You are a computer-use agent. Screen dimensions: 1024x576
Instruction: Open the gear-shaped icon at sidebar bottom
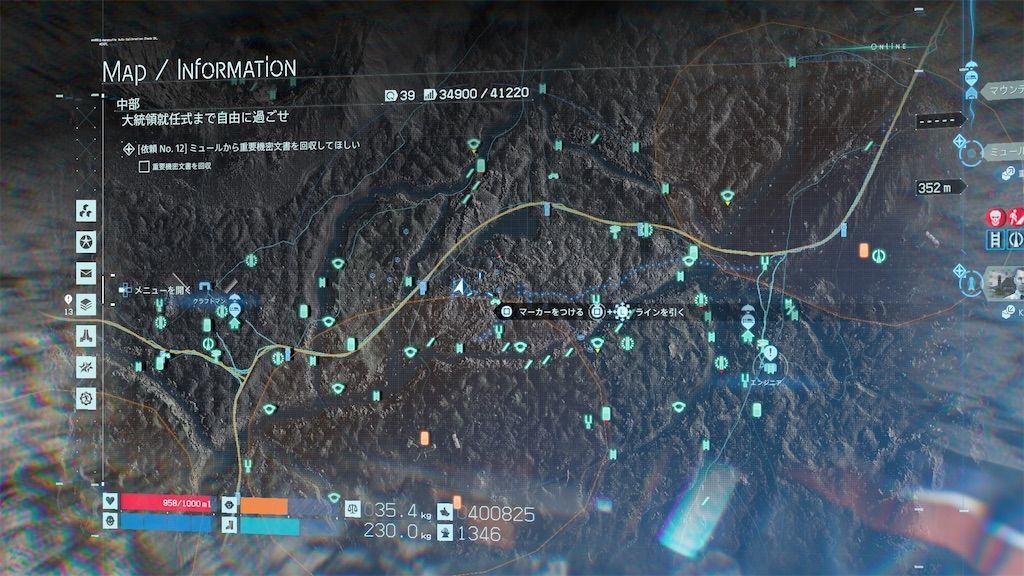point(86,397)
